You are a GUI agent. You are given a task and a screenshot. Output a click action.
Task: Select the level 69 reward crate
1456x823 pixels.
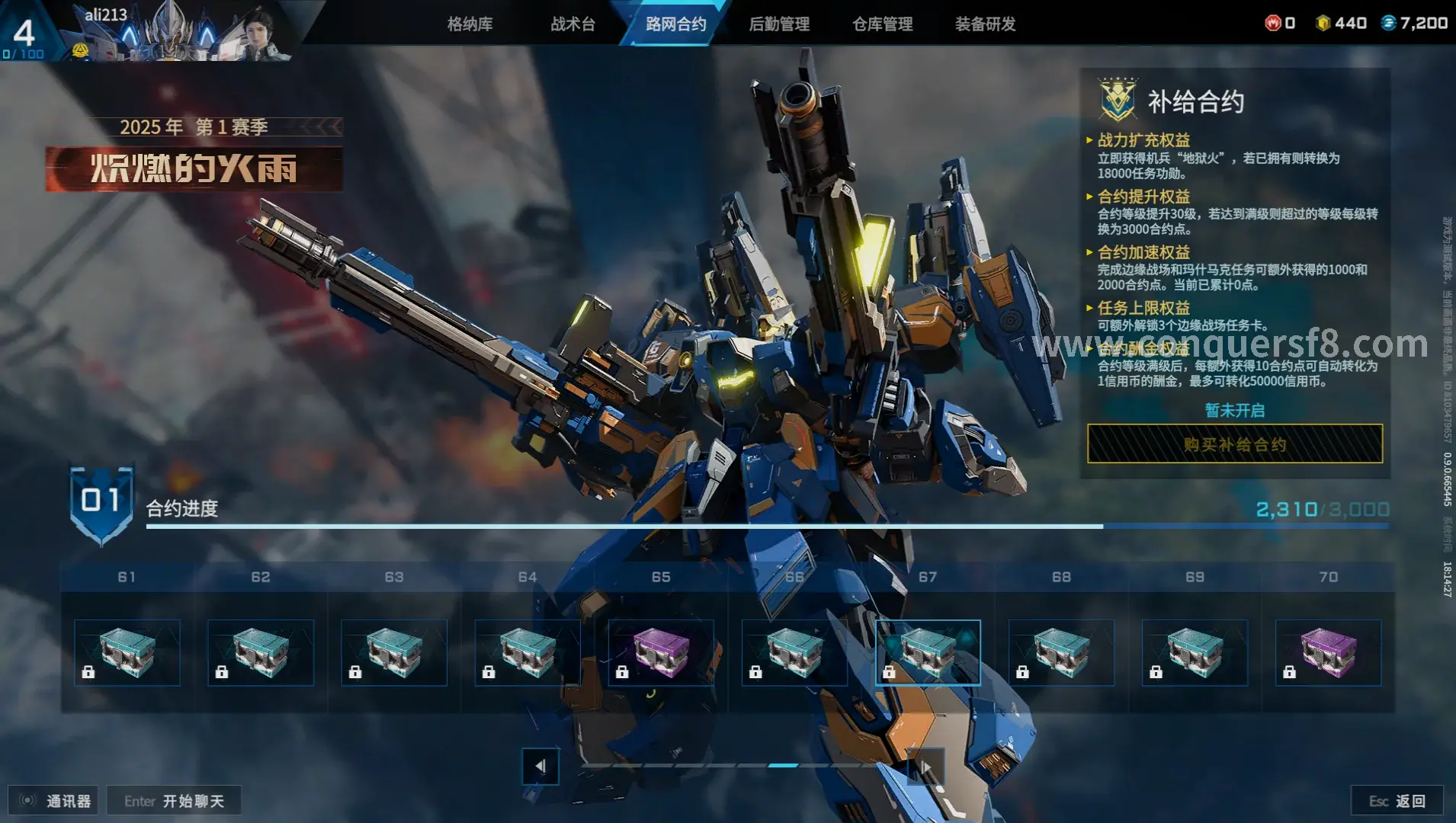point(1195,652)
